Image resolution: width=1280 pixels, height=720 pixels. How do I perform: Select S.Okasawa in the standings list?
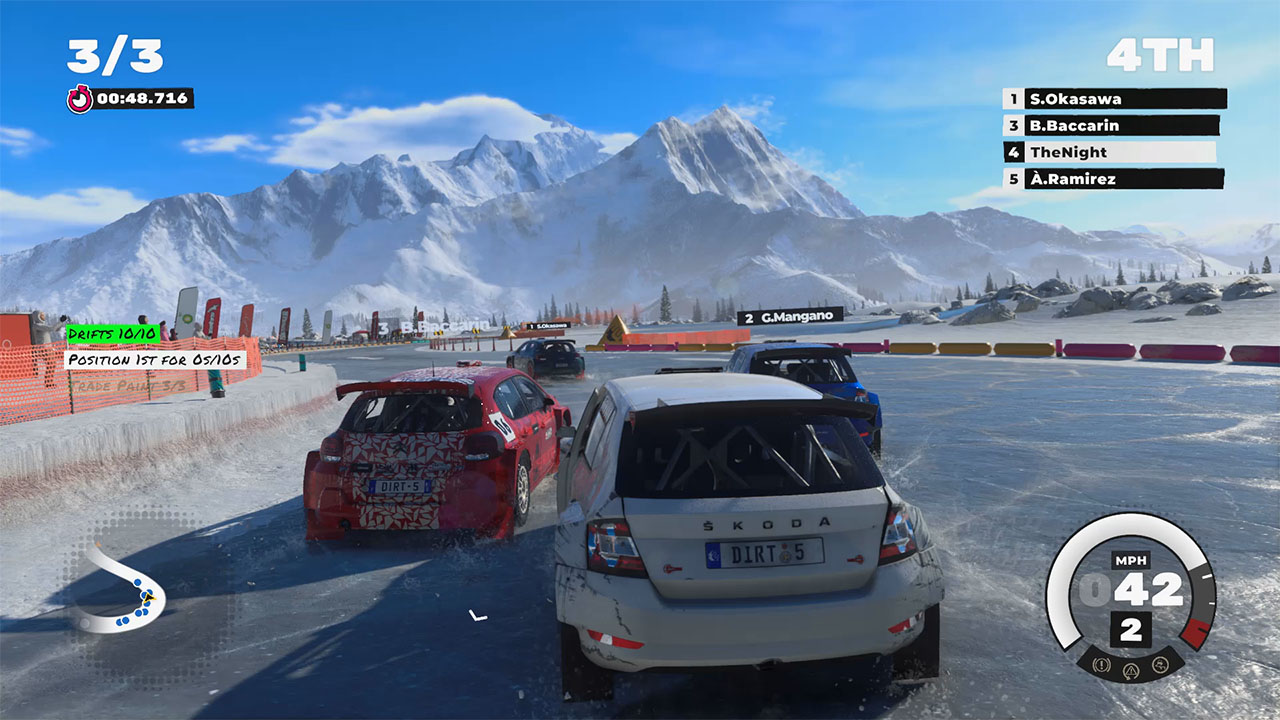pyautogui.click(x=1114, y=99)
